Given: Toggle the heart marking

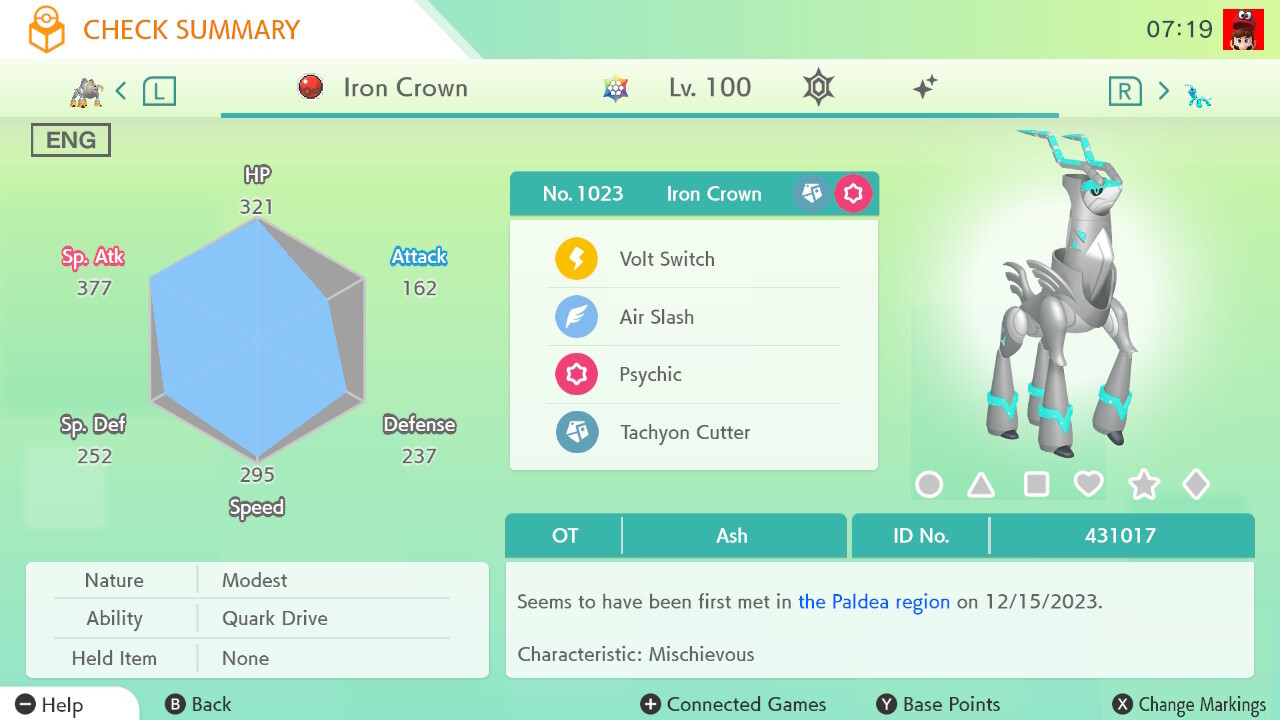Looking at the screenshot, I should [1088, 485].
